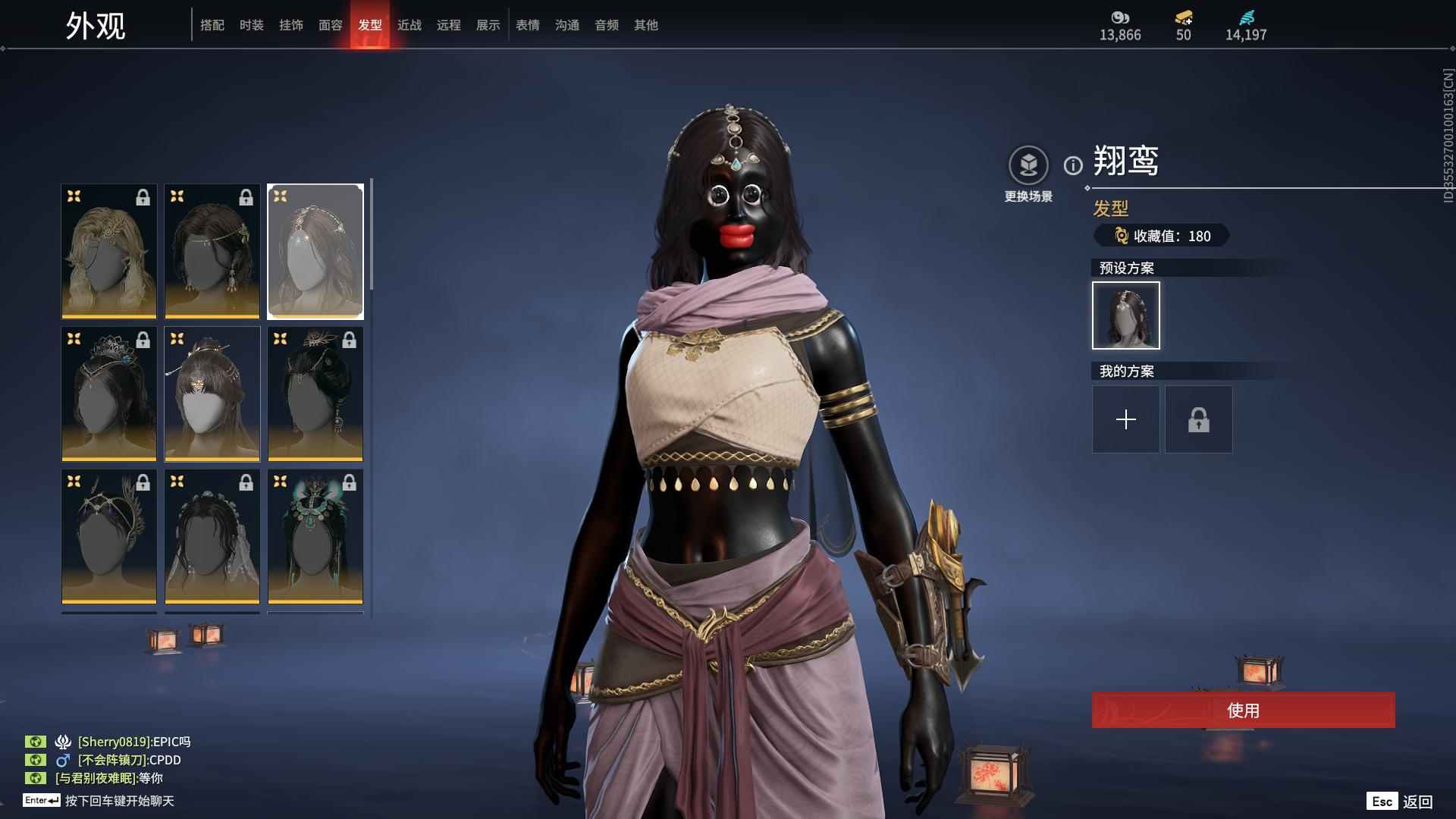Switch to the 搭配 tab

[x=212, y=25]
